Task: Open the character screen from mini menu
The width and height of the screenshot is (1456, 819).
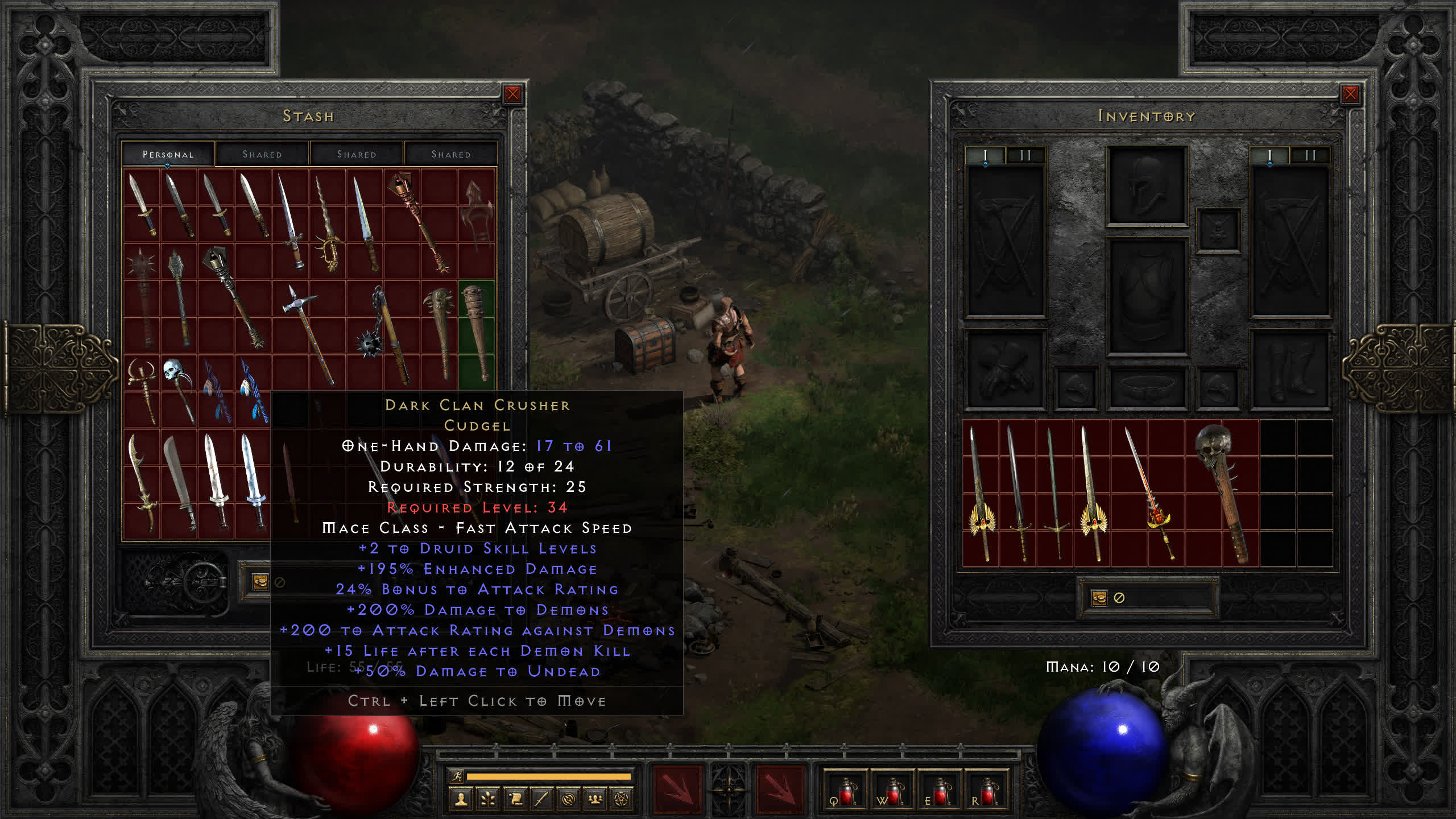Action: pyautogui.click(x=461, y=800)
